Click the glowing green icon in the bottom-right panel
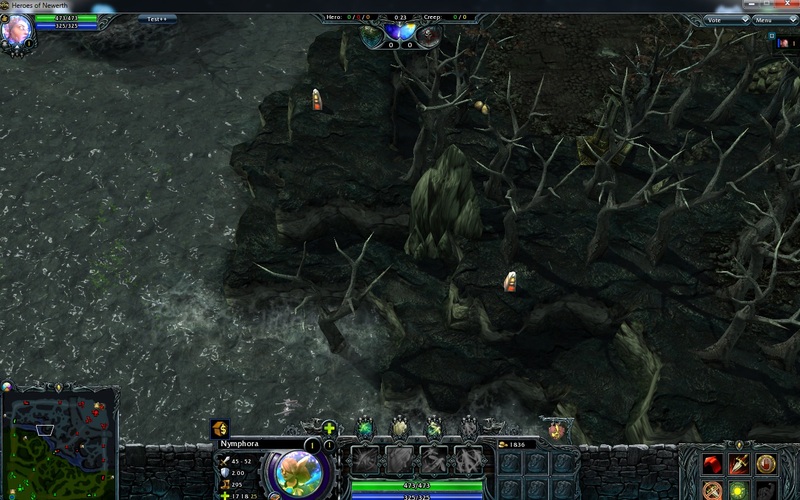800x500 pixels. (x=739, y=490)
